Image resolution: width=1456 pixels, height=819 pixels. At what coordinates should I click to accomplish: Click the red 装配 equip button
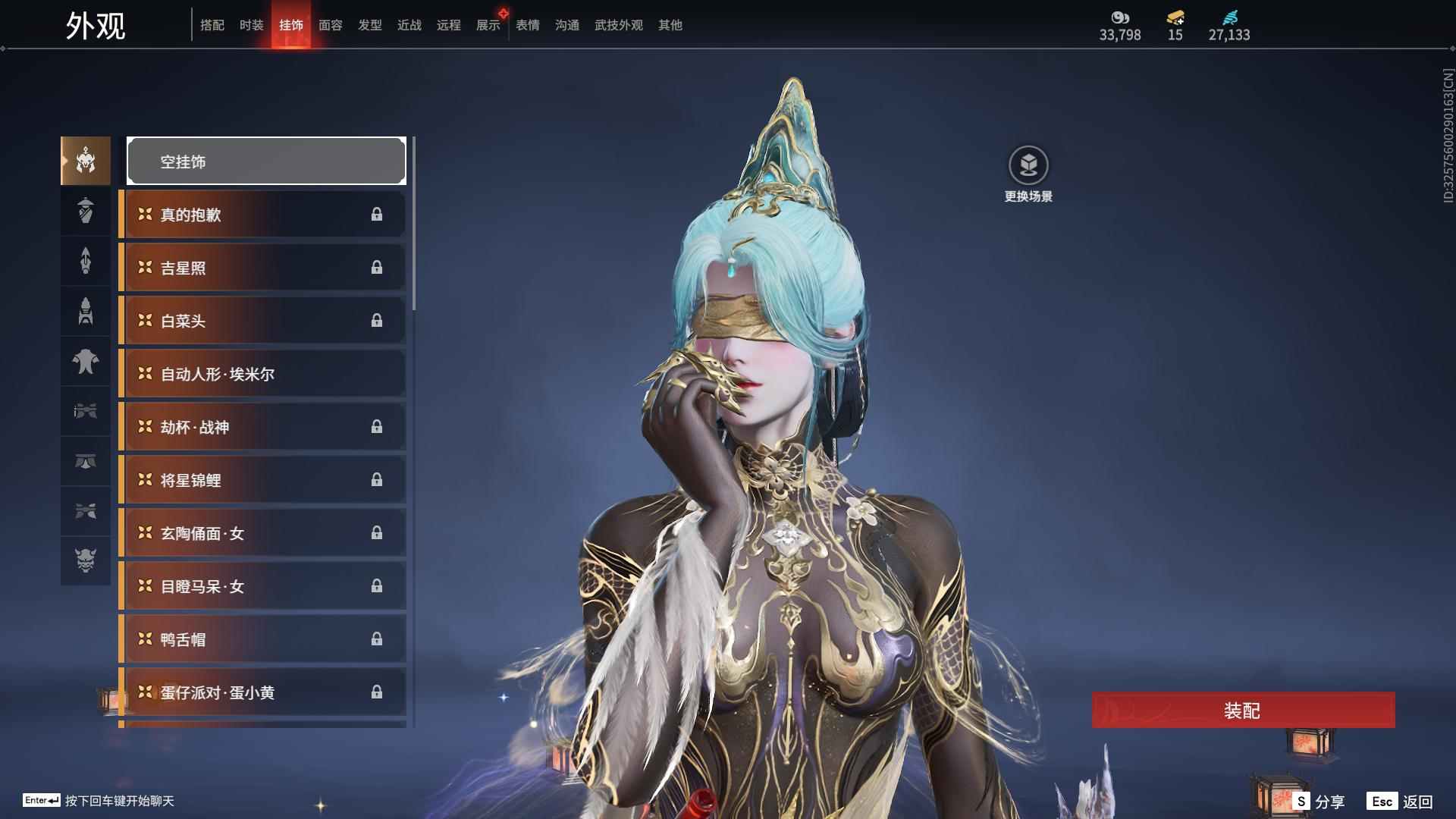(x=1243, y=710)
